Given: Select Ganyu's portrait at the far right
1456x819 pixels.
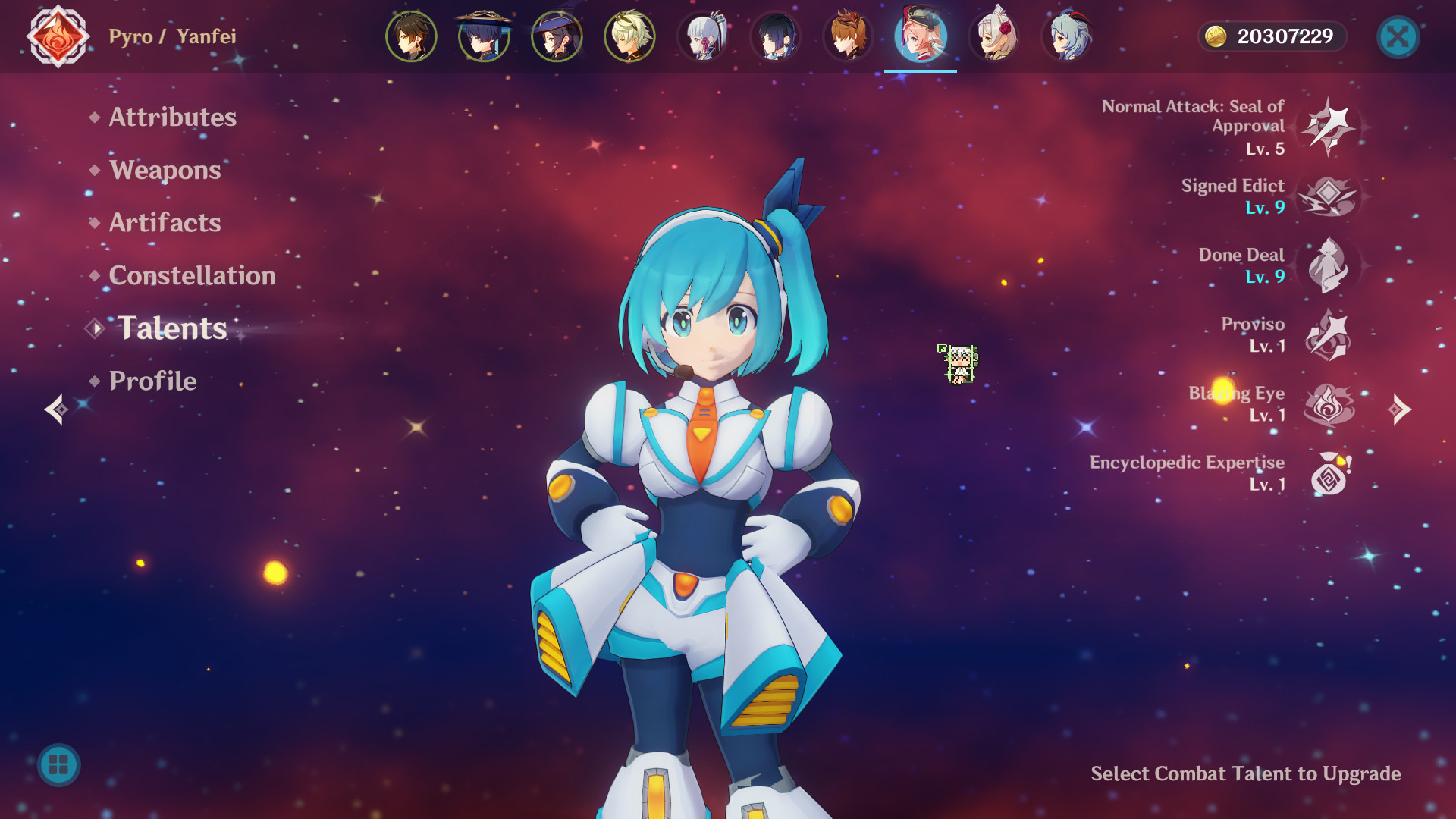Looking at the screenshot, I should tap(1067, 36).
